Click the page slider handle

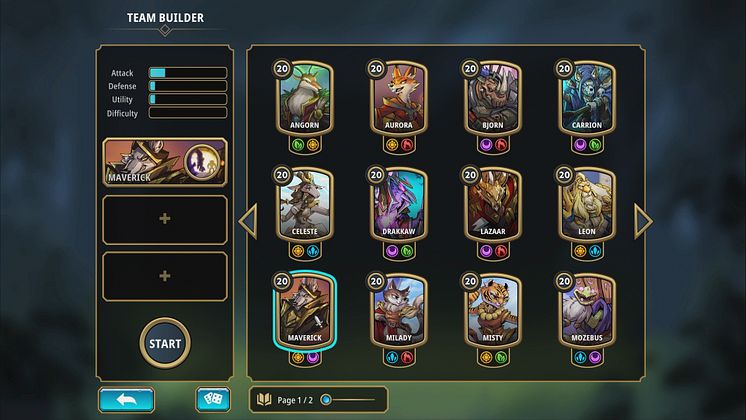[x=326, y=400]
